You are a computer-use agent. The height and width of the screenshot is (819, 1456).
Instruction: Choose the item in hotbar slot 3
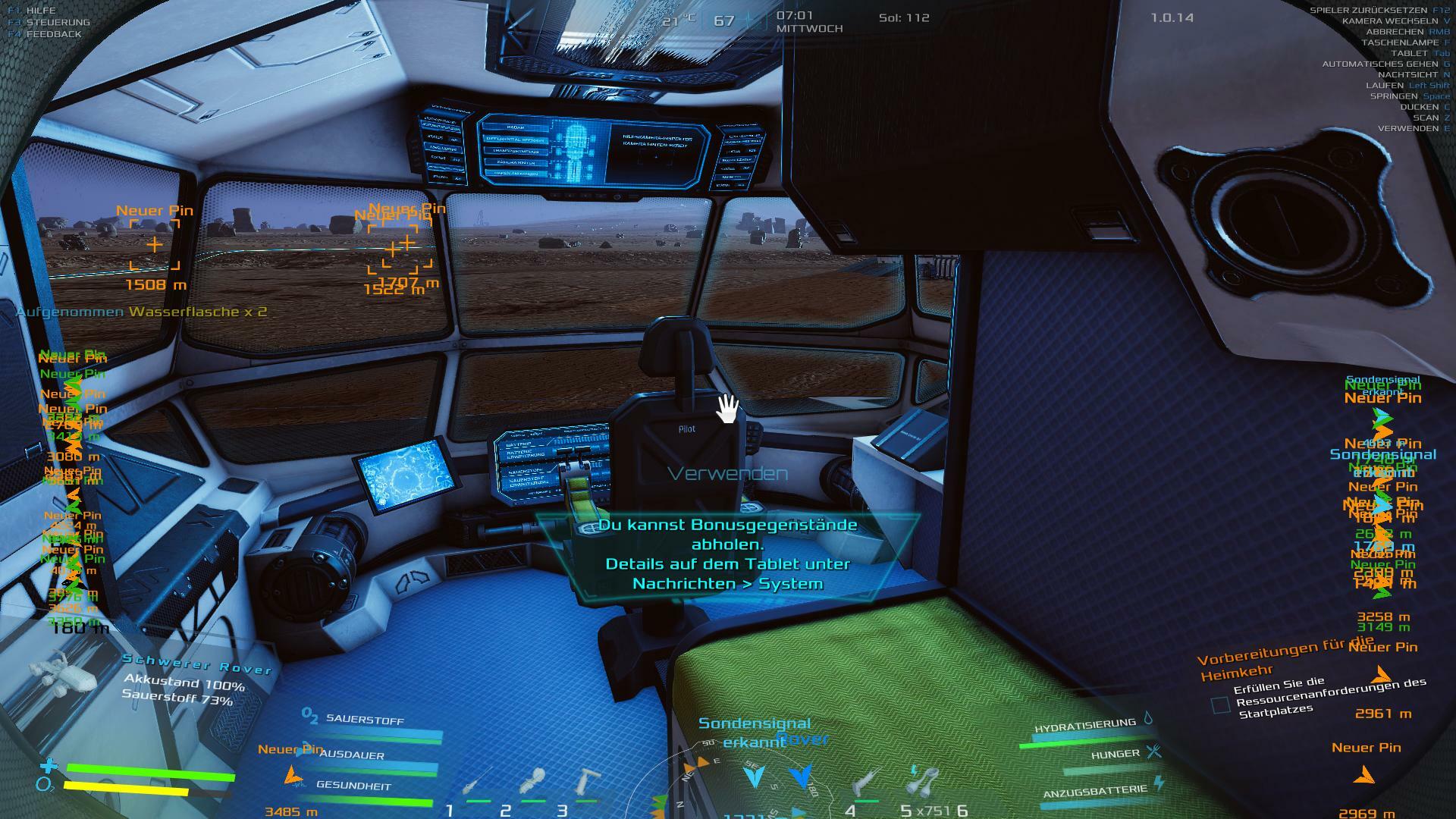[586, 783]
